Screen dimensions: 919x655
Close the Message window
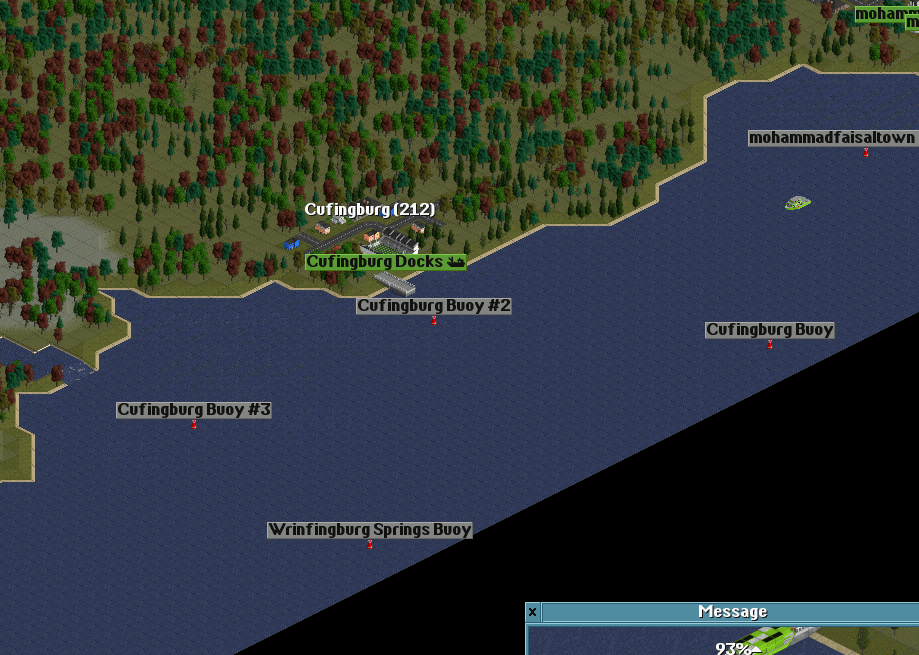[x=533, y=612]
